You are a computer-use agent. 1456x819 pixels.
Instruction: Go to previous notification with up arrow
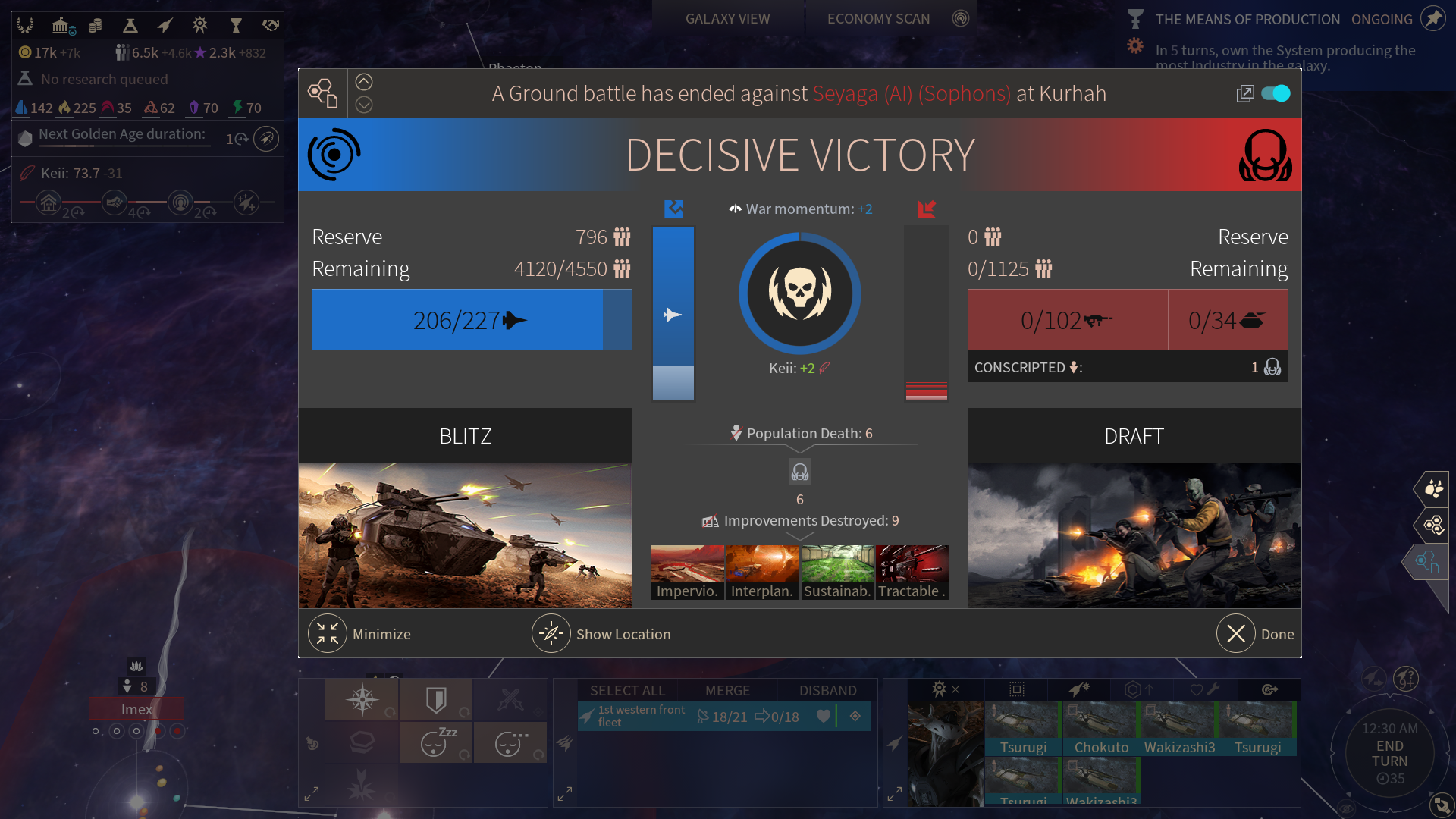click(x=364, y=82)
